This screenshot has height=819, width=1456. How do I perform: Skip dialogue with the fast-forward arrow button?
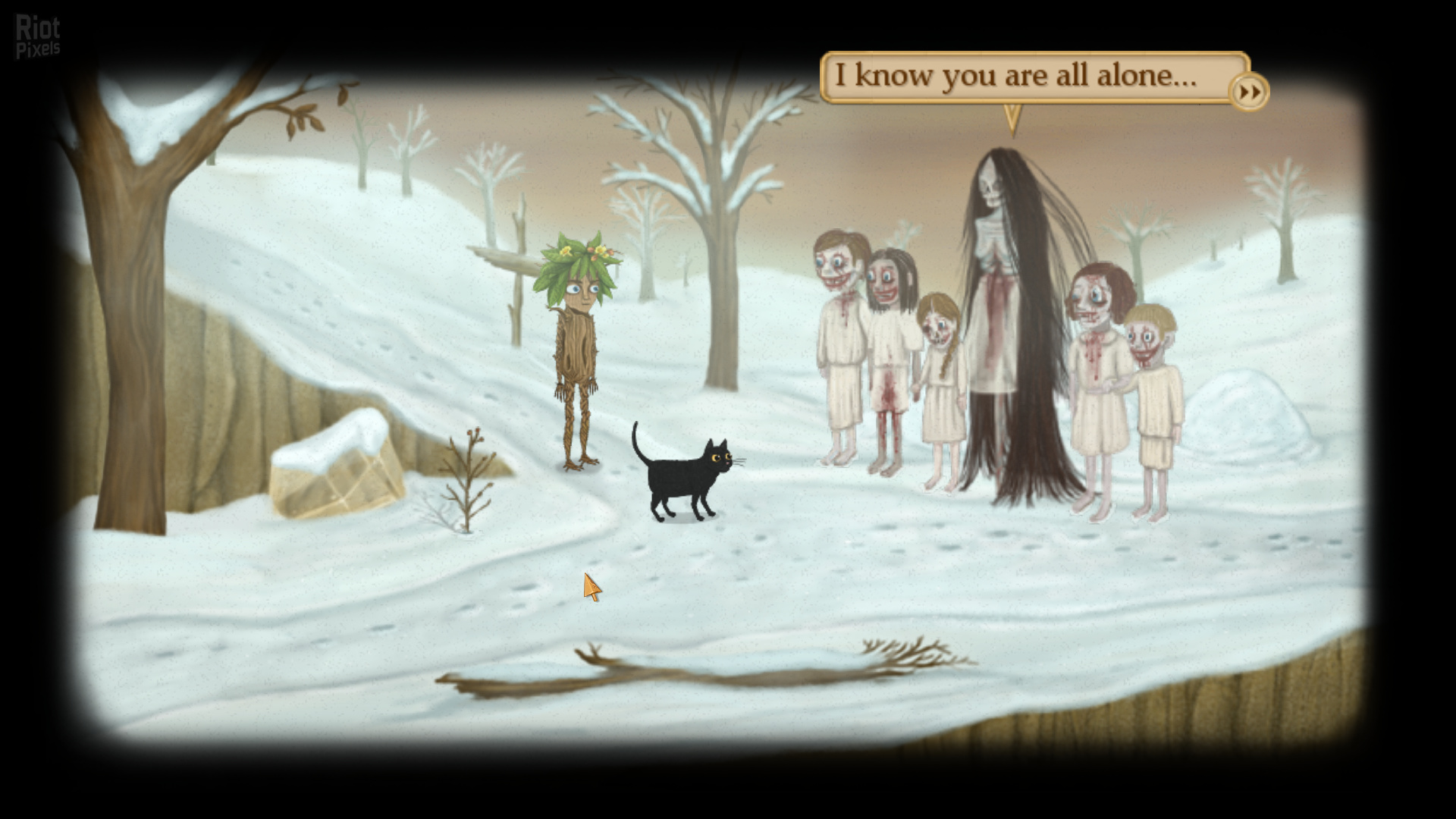[x=1249, y=93]
